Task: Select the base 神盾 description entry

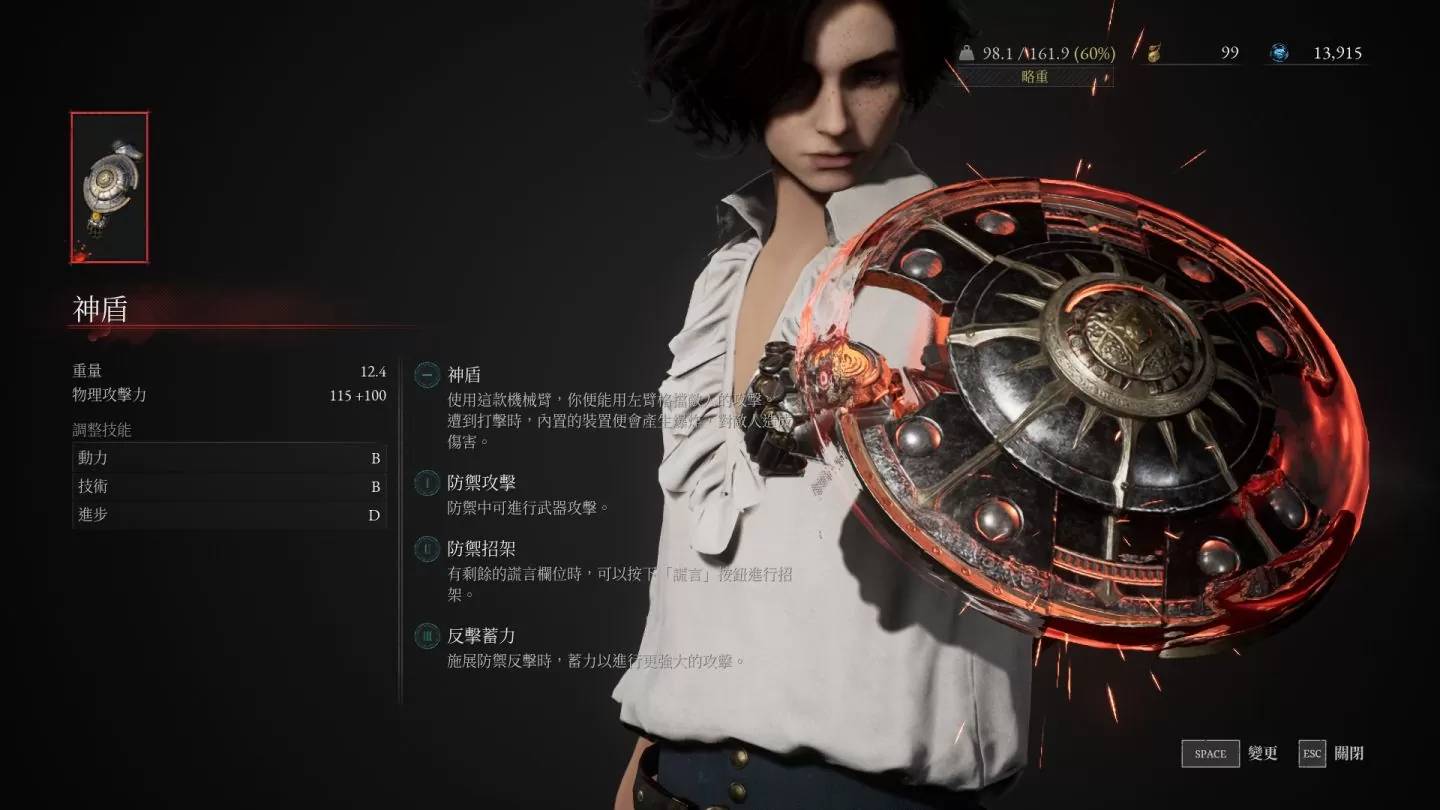Action: 464,375
